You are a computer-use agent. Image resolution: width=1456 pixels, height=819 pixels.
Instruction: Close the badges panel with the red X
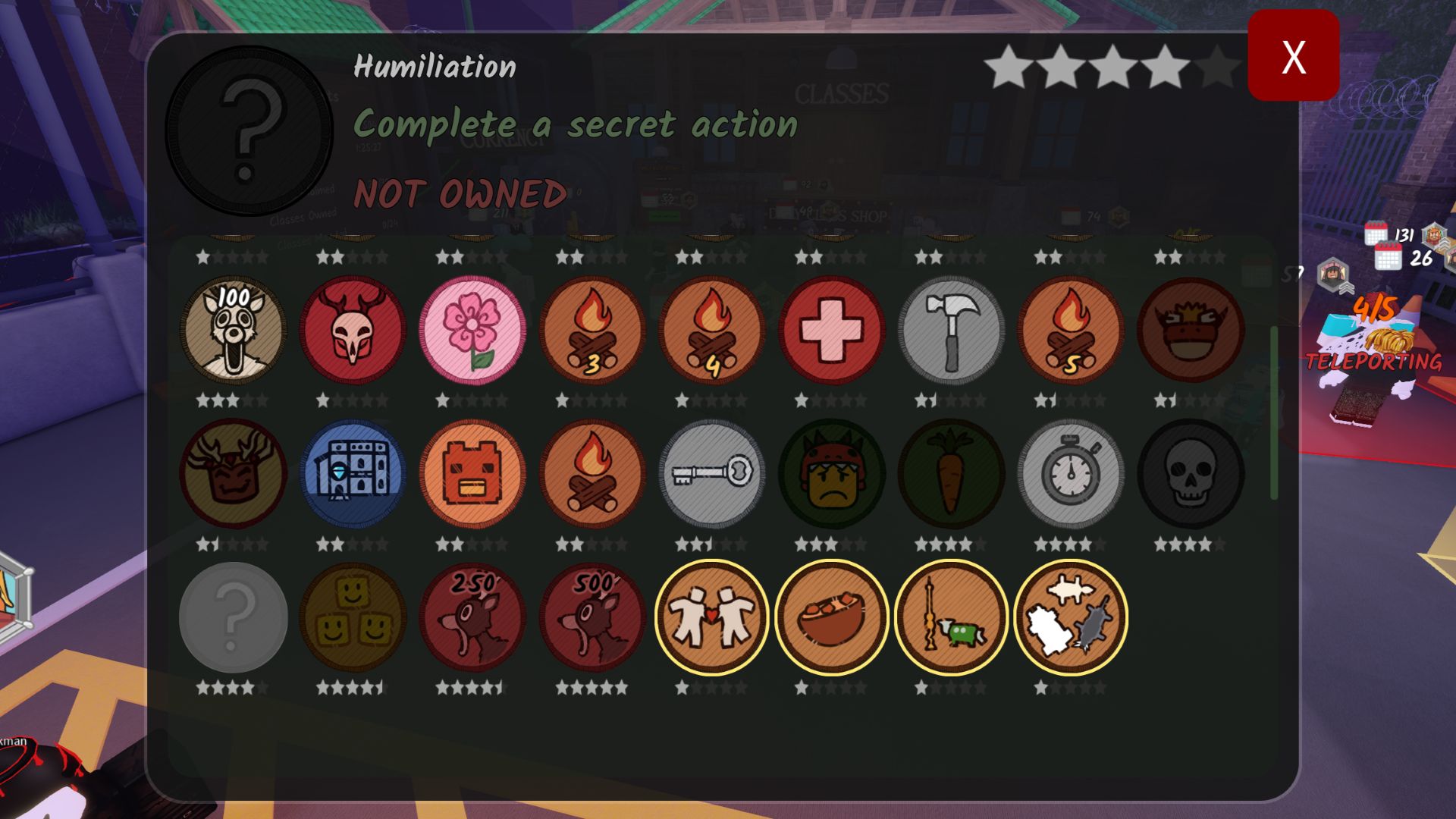tap(1293, 55)
